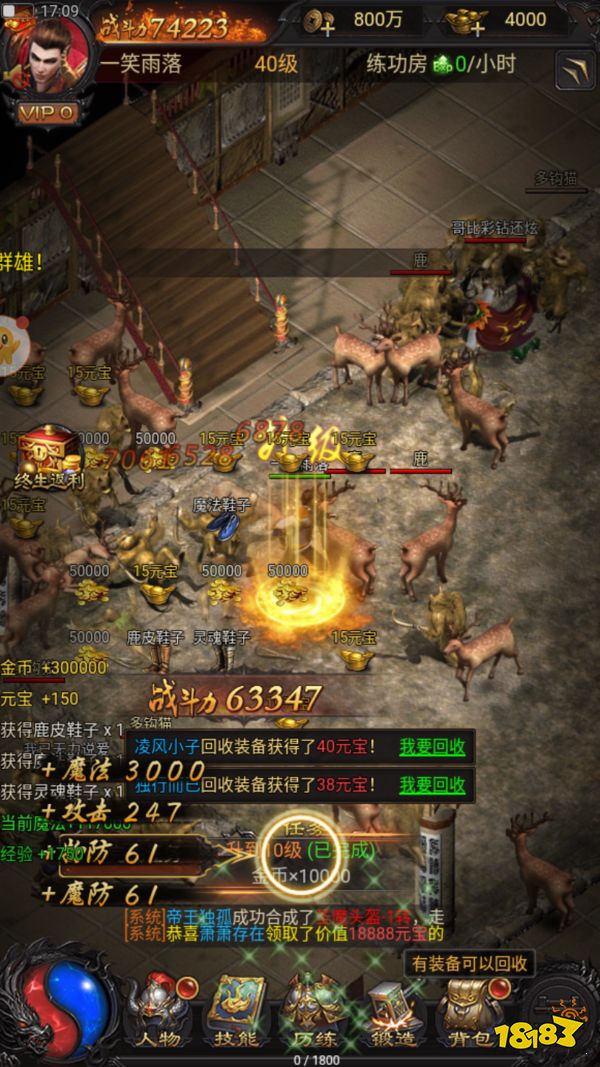Click 我要回收 next to 40元宝 message
This screenshot has width=600, height=1067.
click(432, 746)
